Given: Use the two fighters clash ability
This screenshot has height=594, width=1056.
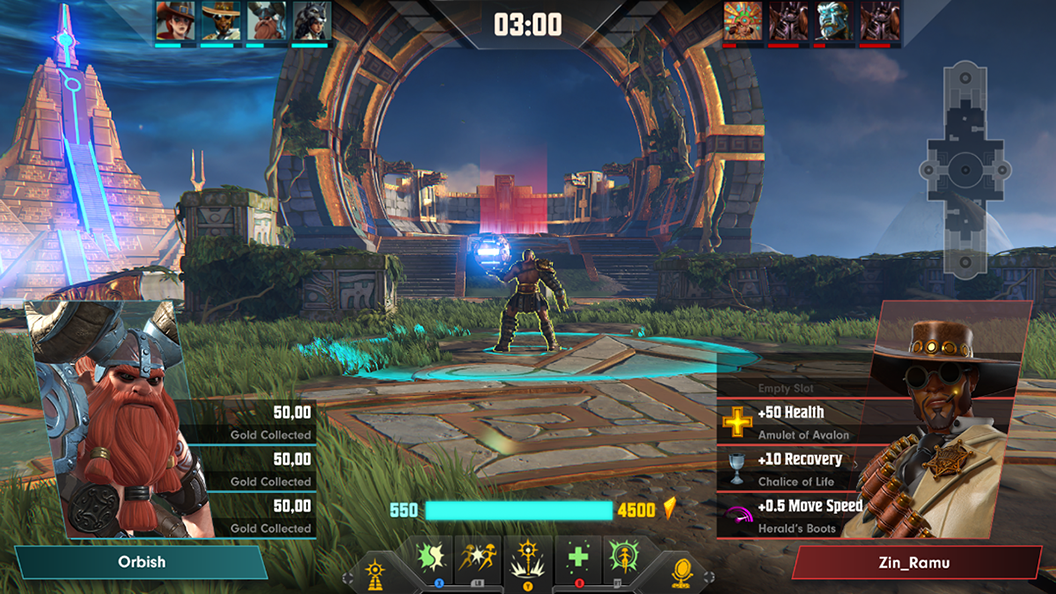Looking at the screenshot, I should [478, 556].
